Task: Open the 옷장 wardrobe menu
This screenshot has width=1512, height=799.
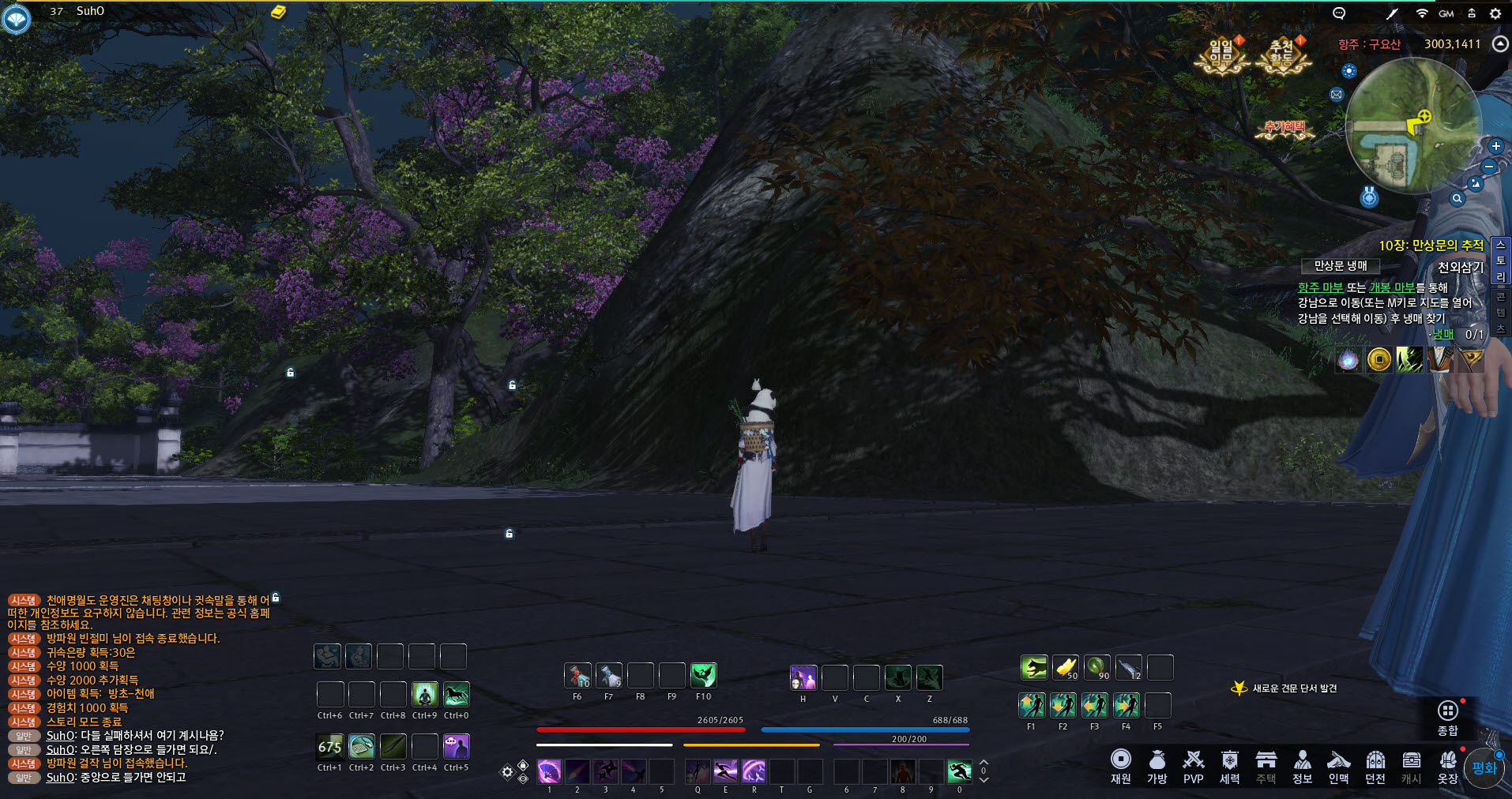Action: pos(1447,767)
